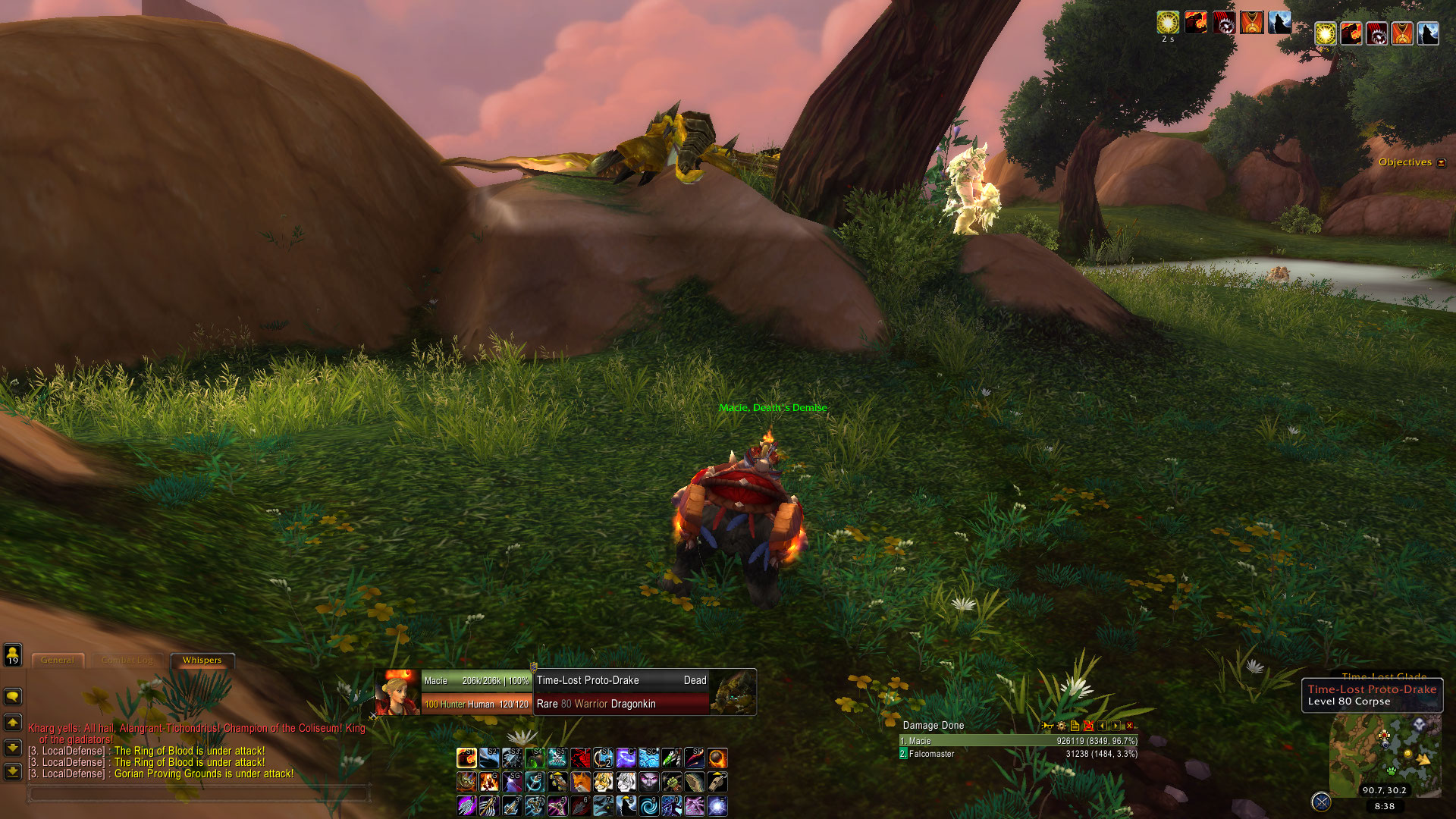Image resolution: width=1456 pixels, height=819 pixels.
Task: Select the Whispers chat tab
Action: (x=202, y=661)
